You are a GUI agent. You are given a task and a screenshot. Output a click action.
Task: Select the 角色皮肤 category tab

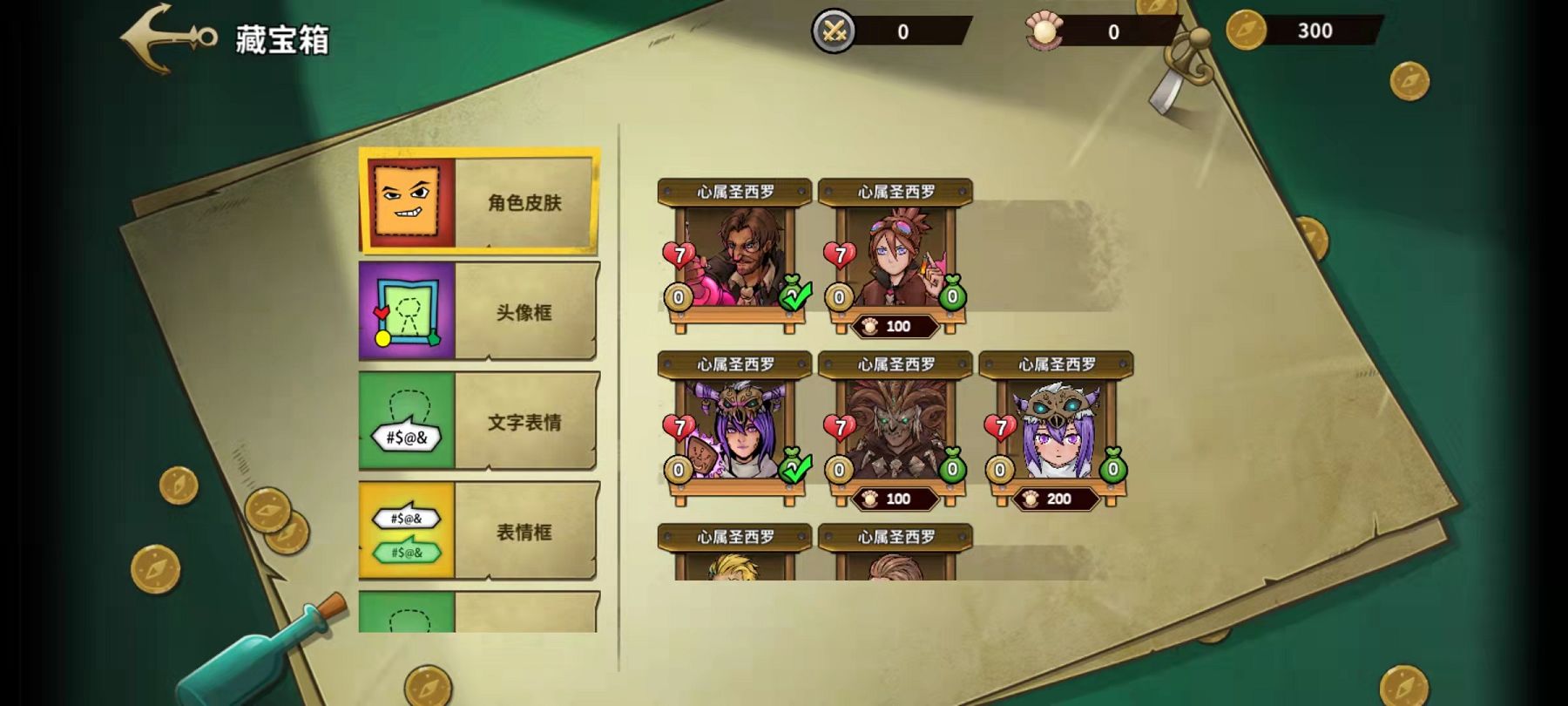pos(478,202)
